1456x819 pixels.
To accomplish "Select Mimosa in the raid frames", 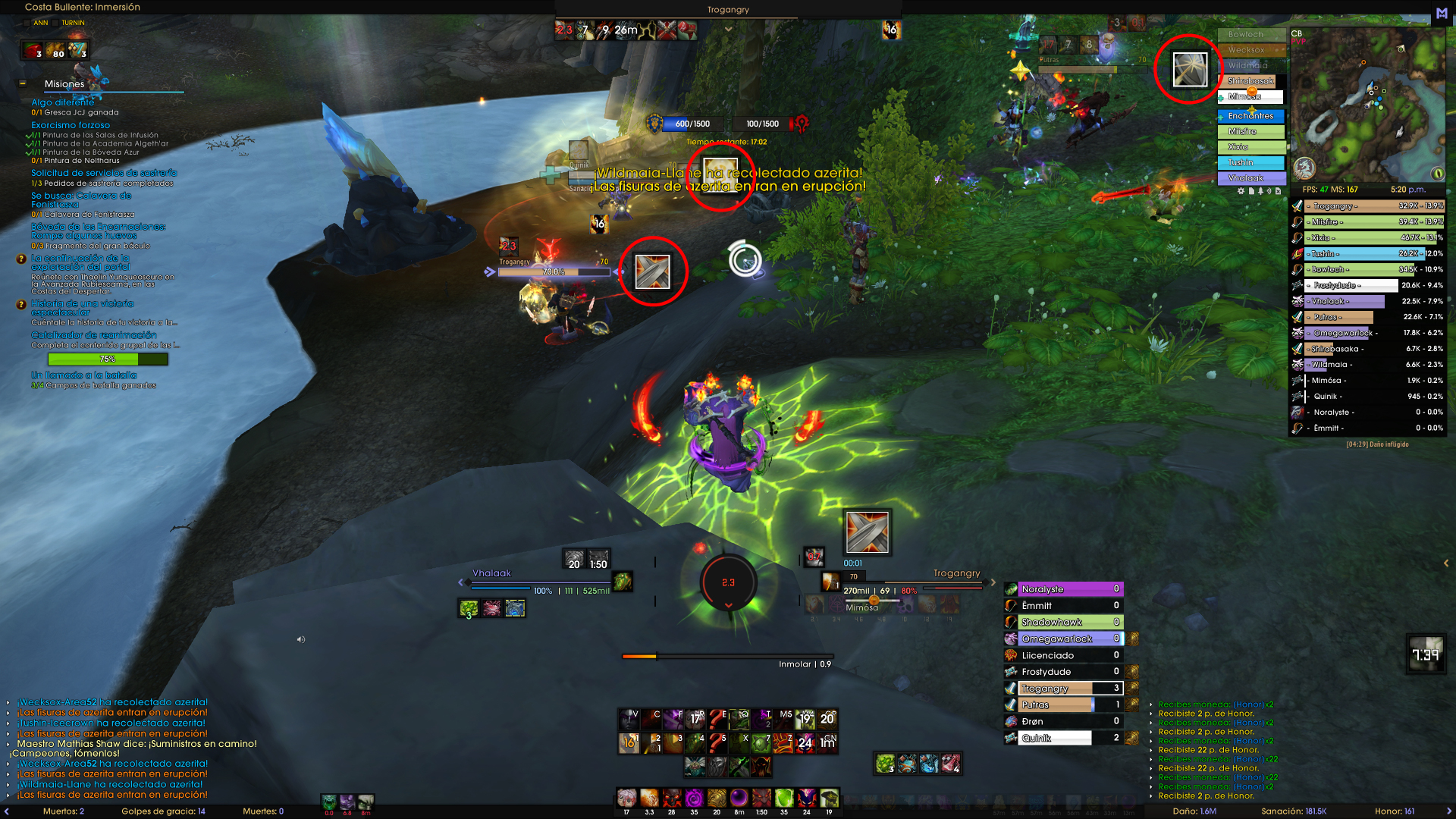I will 1251,97.
